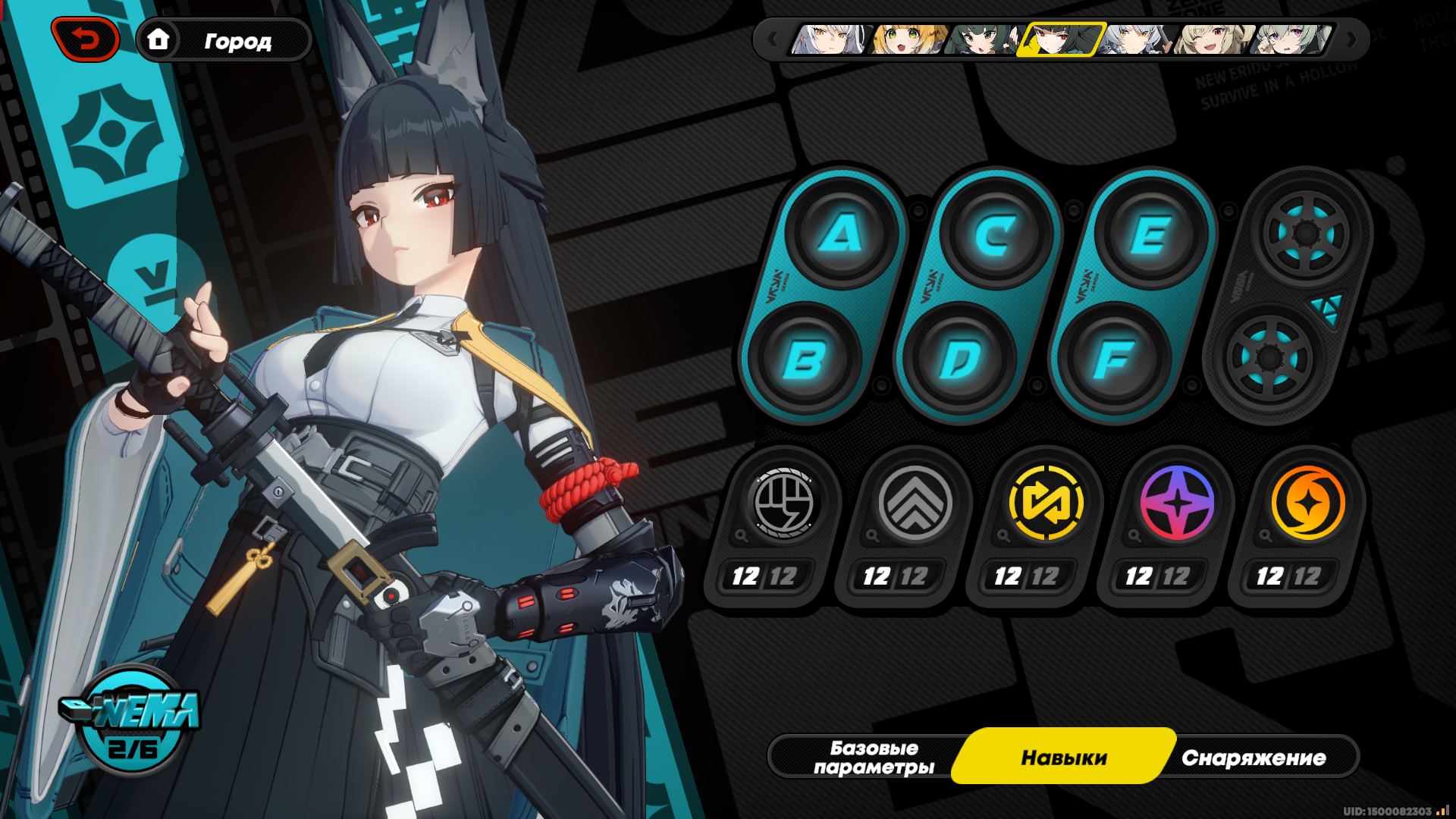Screen dimensions: 1456x819
Task: Open core skill node F
Action: pos(1114,359)
